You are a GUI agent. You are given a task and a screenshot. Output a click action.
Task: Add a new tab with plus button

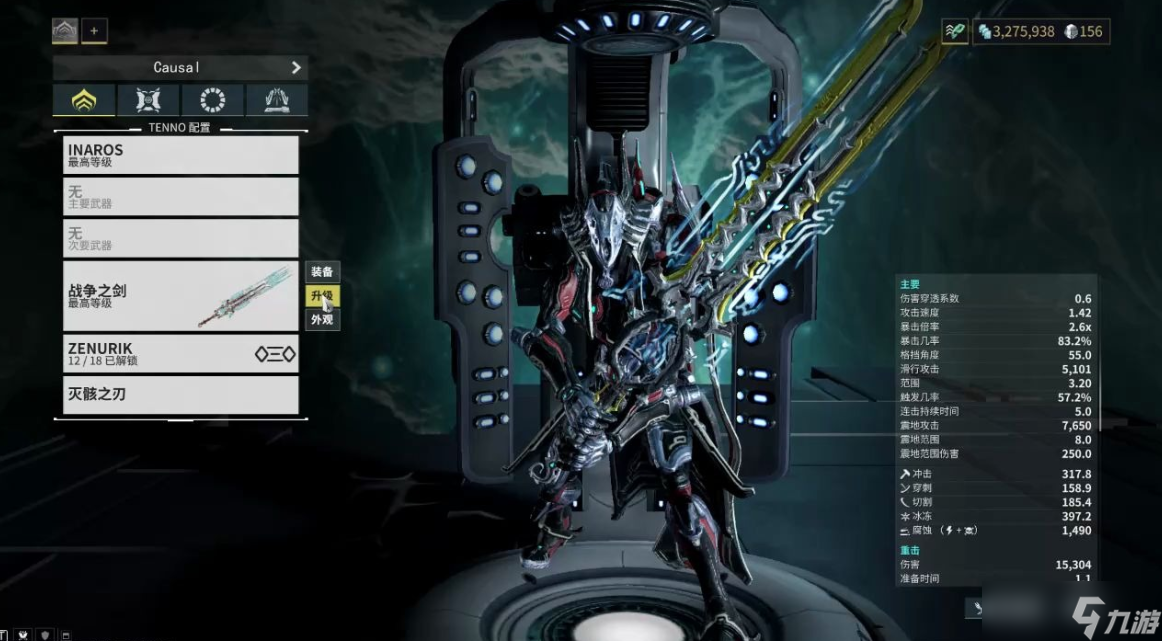tap(94, 31)
